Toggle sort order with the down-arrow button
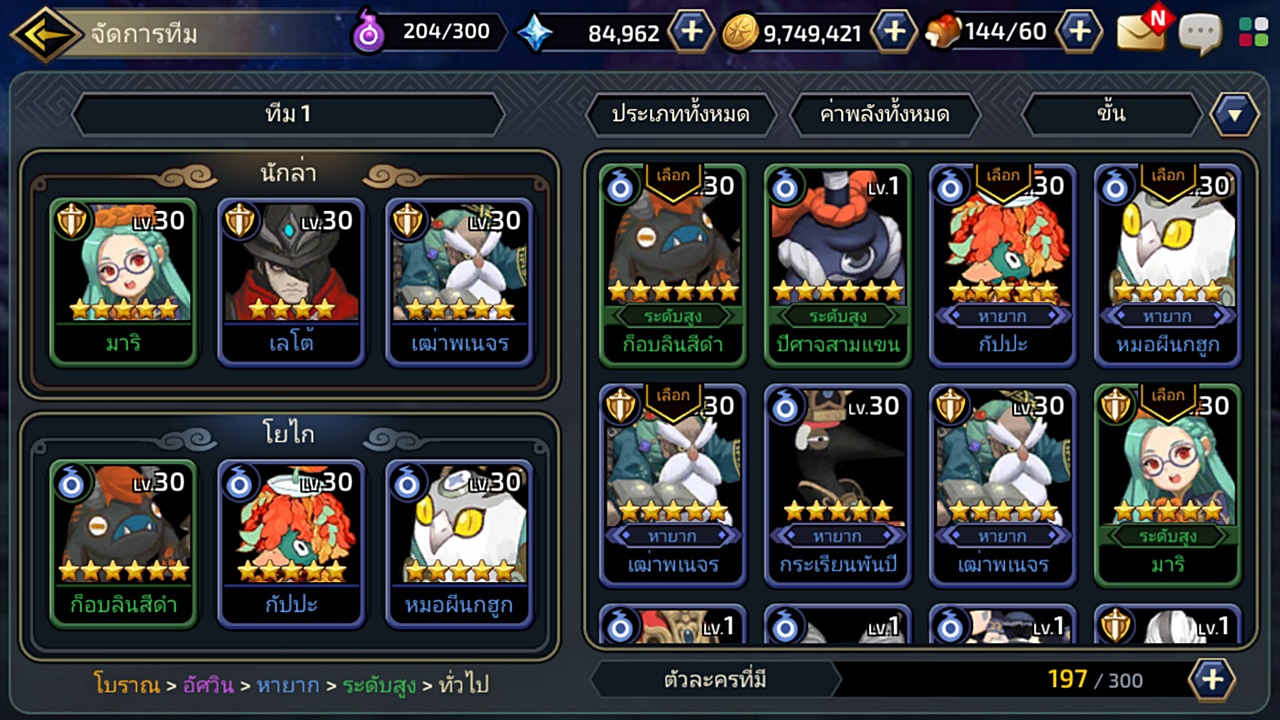Screen dimensions: 1280x720 click(x=1235, y=114)
